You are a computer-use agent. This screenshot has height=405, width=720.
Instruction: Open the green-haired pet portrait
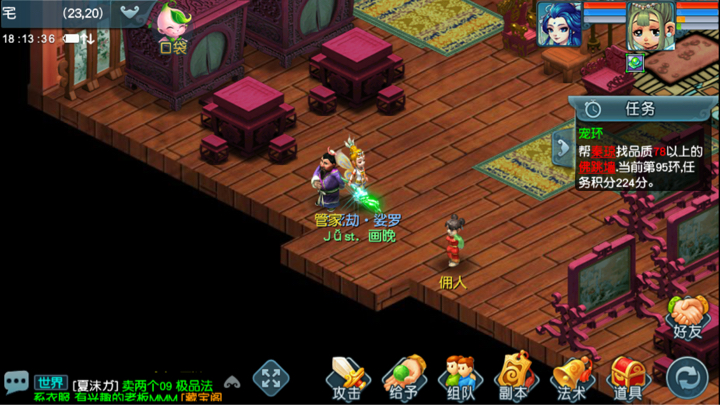click(650, 26)
